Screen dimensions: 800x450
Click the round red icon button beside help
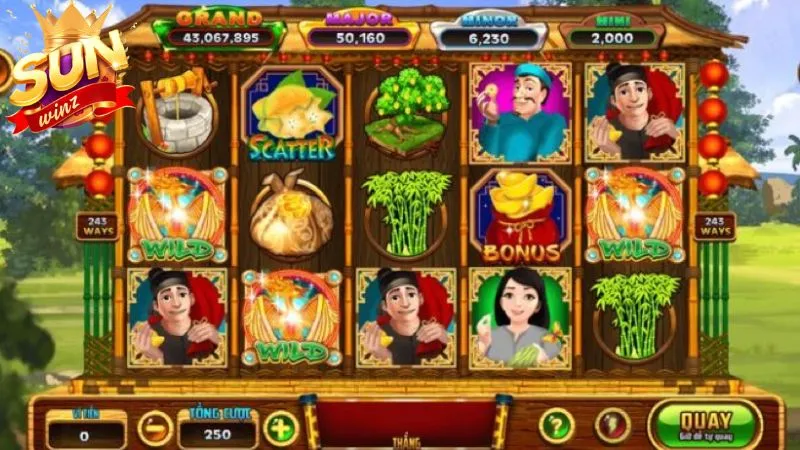pos(613,426)
